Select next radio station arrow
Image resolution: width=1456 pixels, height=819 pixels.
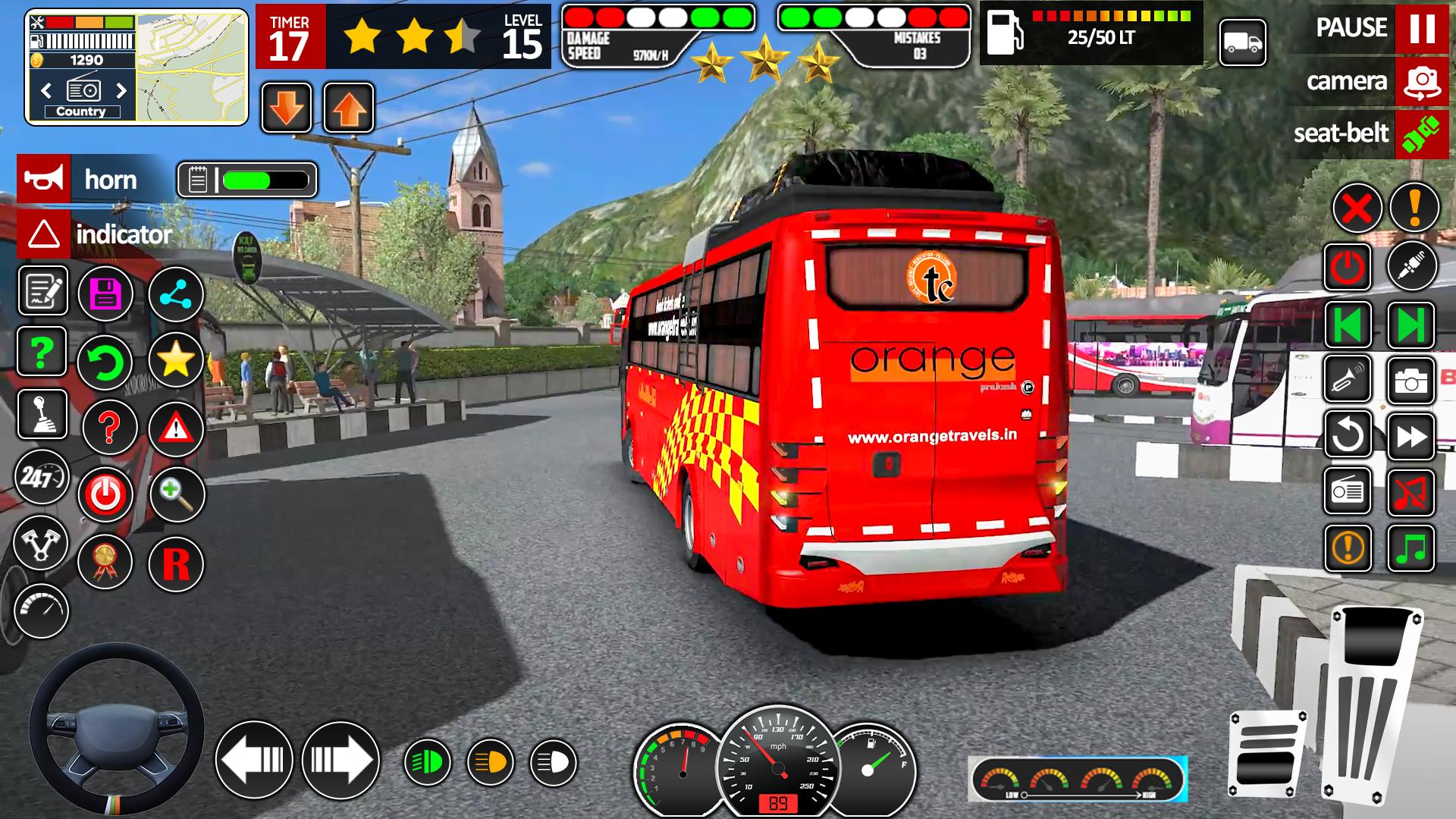pos(121,91)
